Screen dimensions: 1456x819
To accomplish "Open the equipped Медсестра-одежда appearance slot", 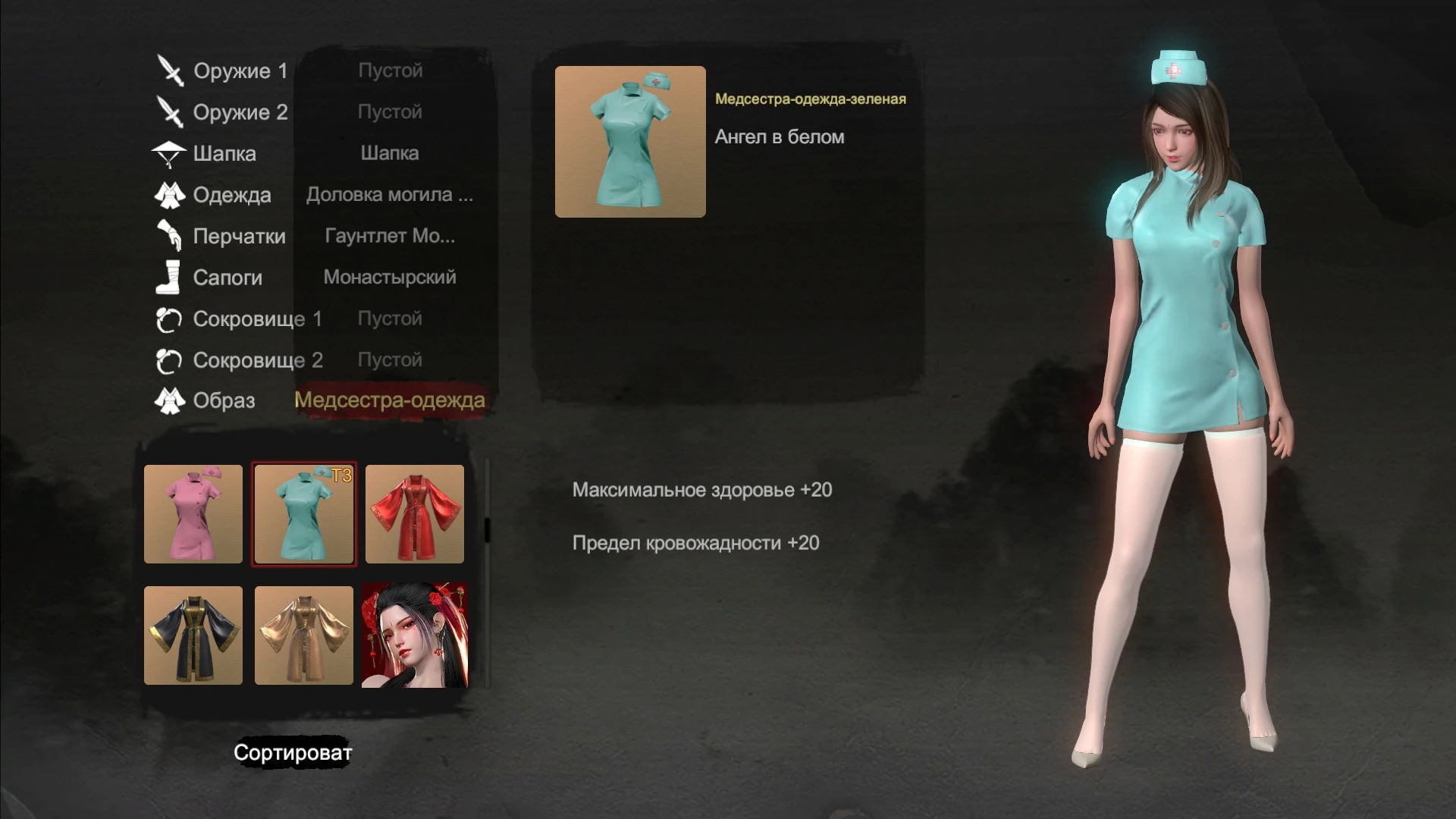I will click(391, 401).
